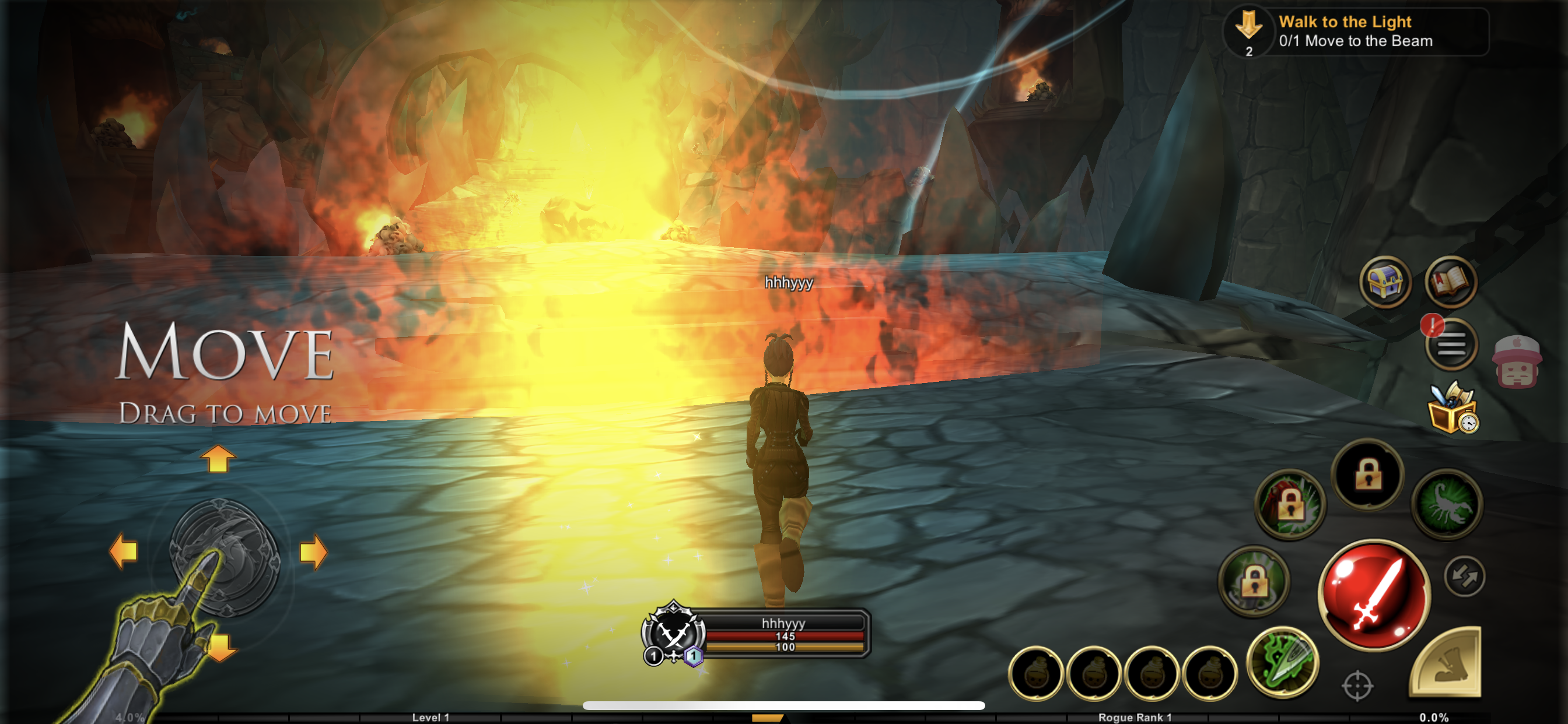Tap the up arrow above the joystick
Viewport: 1568px width, 724px height.
point(218,459)
